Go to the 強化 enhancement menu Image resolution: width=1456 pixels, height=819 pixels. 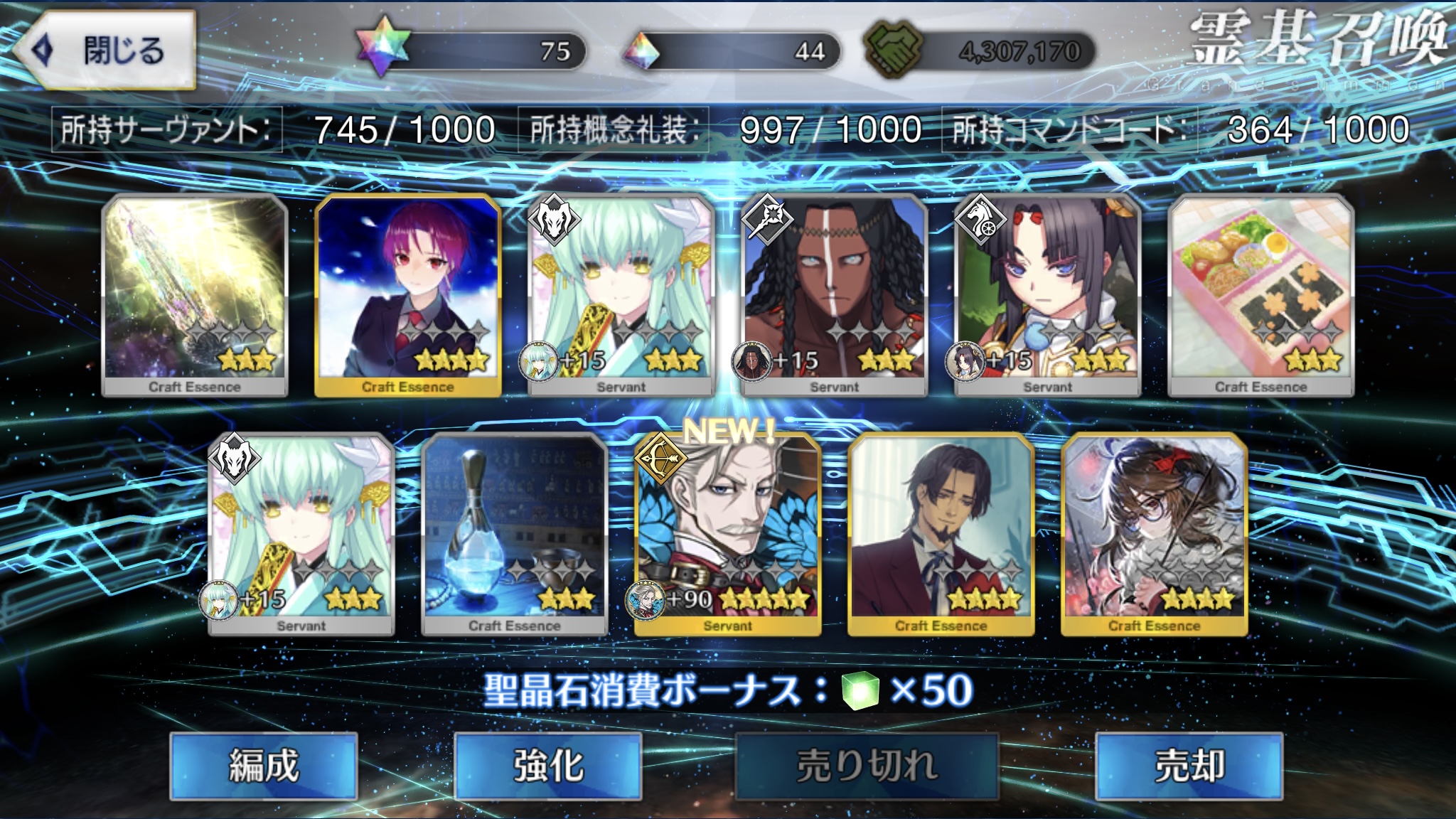(547, 766)
